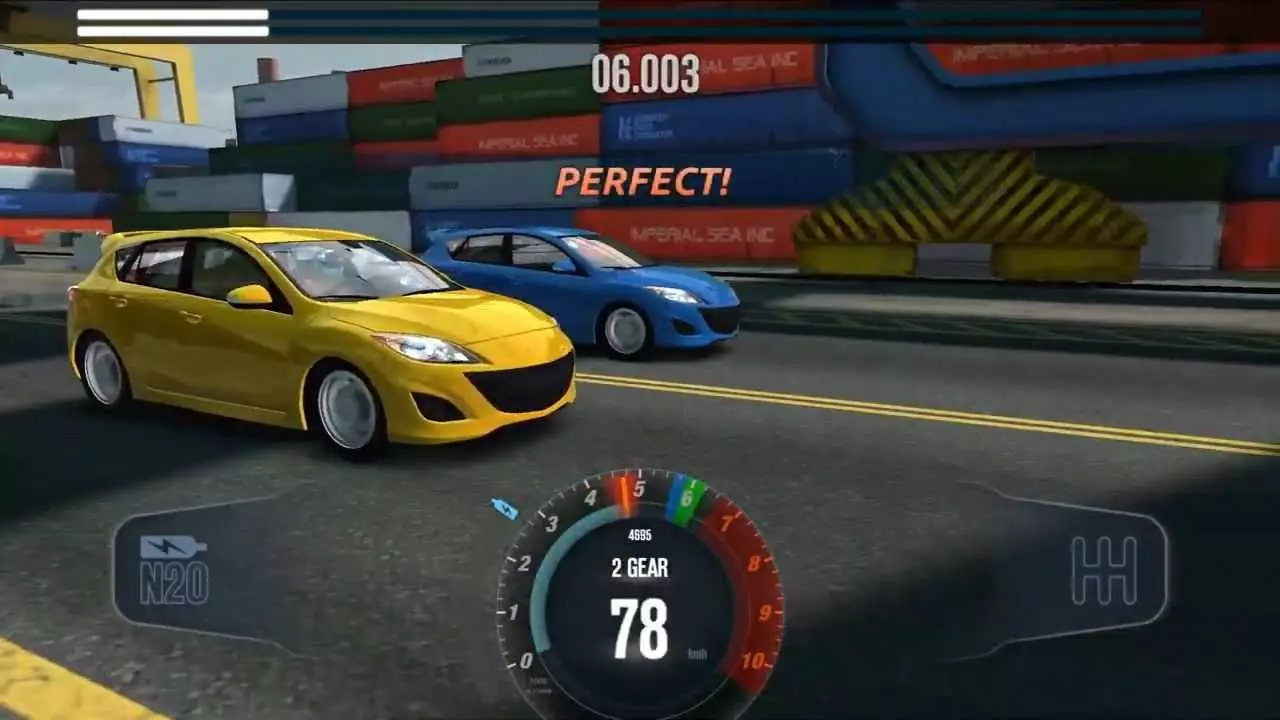Click the km/h unit label
Viewport: 1280px width, 720px height.
pyautogui.click(x=698, y=652)
